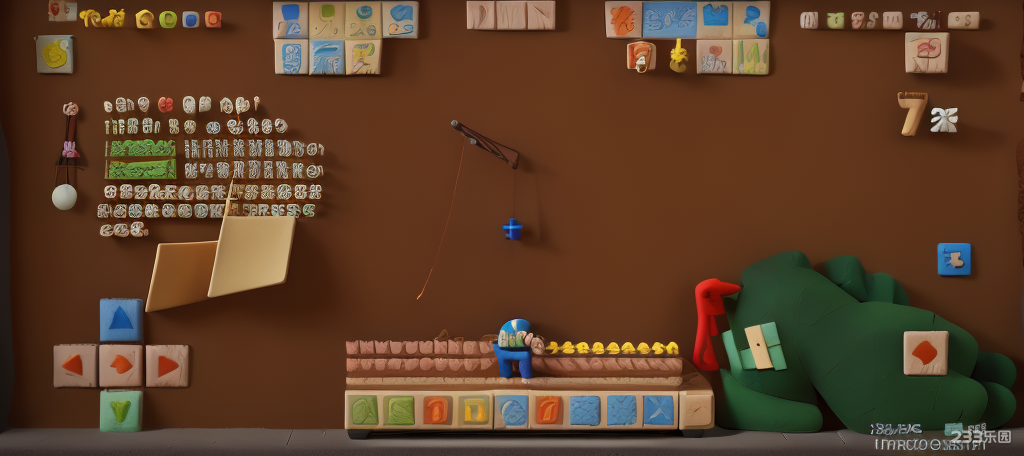Activate the red diamond action tile

tap(925, 352)
